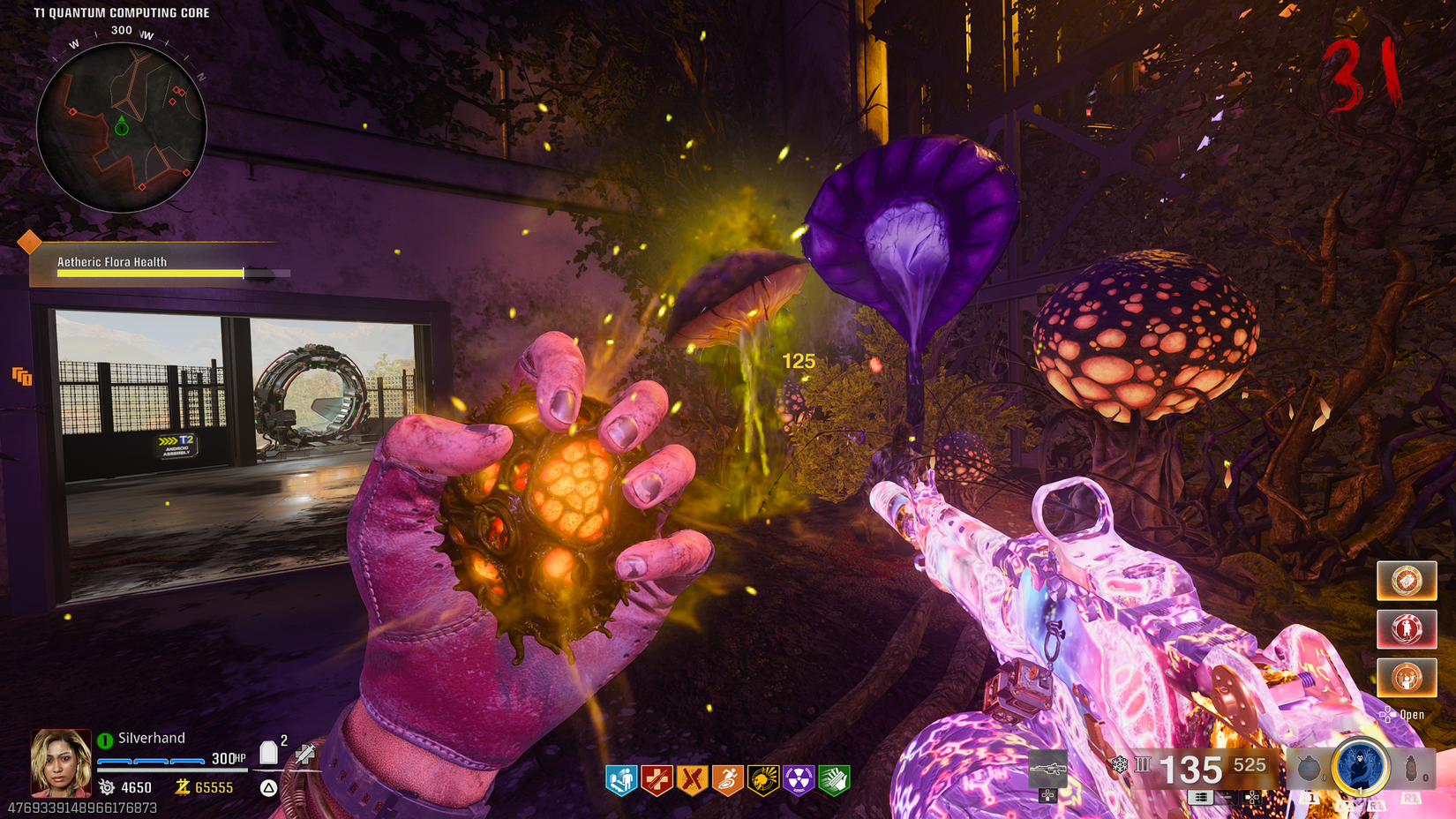Activate the blue hooded reaper field upgrade

pos(1361,767)
